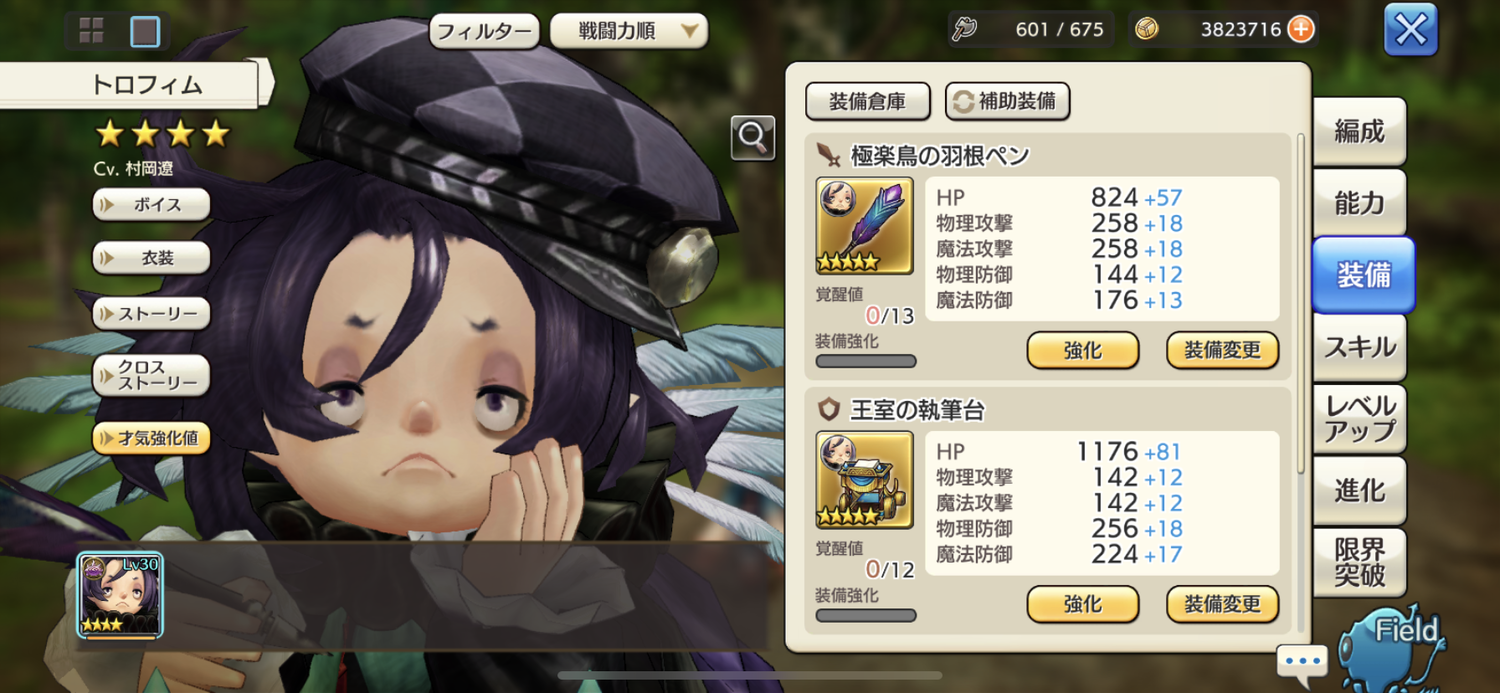Switch to 補助装備 sub equipment
The image size is (1500, 693).
pos(1007,101)
